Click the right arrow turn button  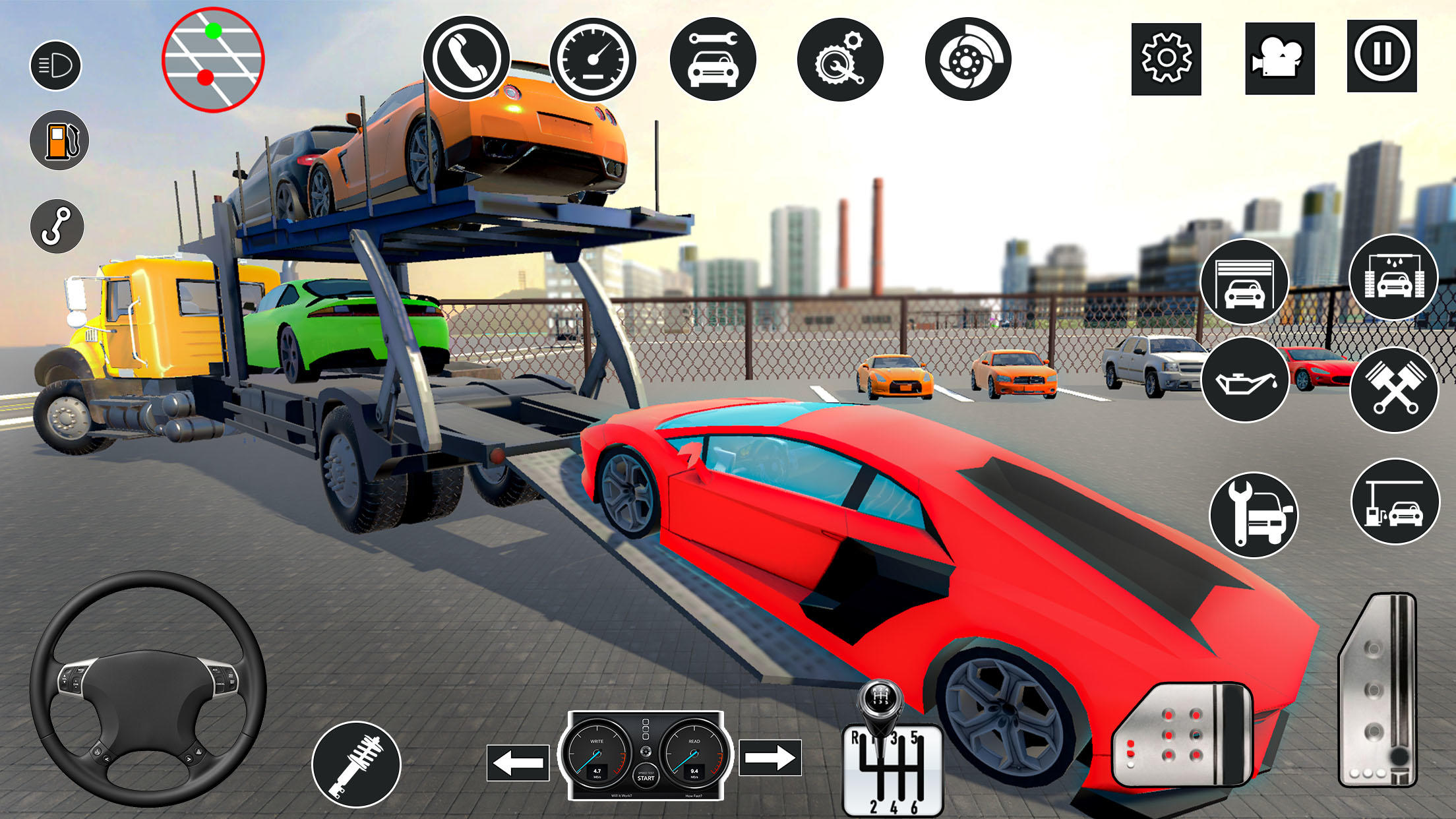tap(770, 758)
